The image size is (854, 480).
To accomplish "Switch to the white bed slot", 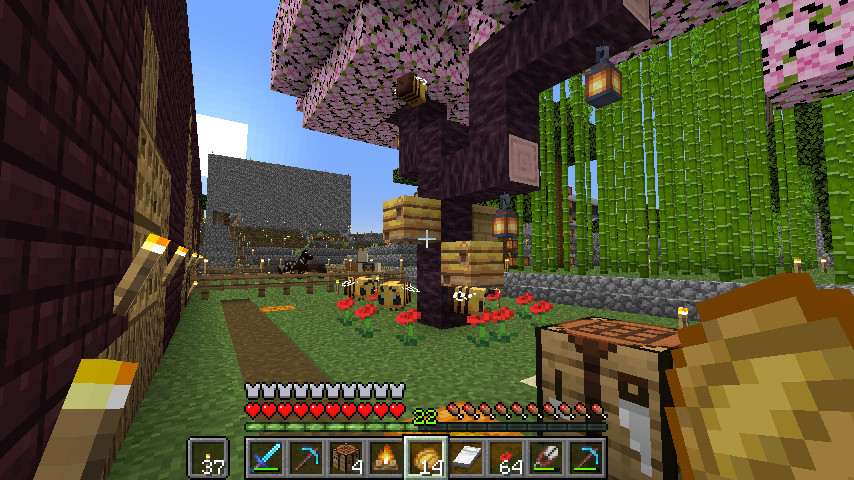I will click(465, 458).
